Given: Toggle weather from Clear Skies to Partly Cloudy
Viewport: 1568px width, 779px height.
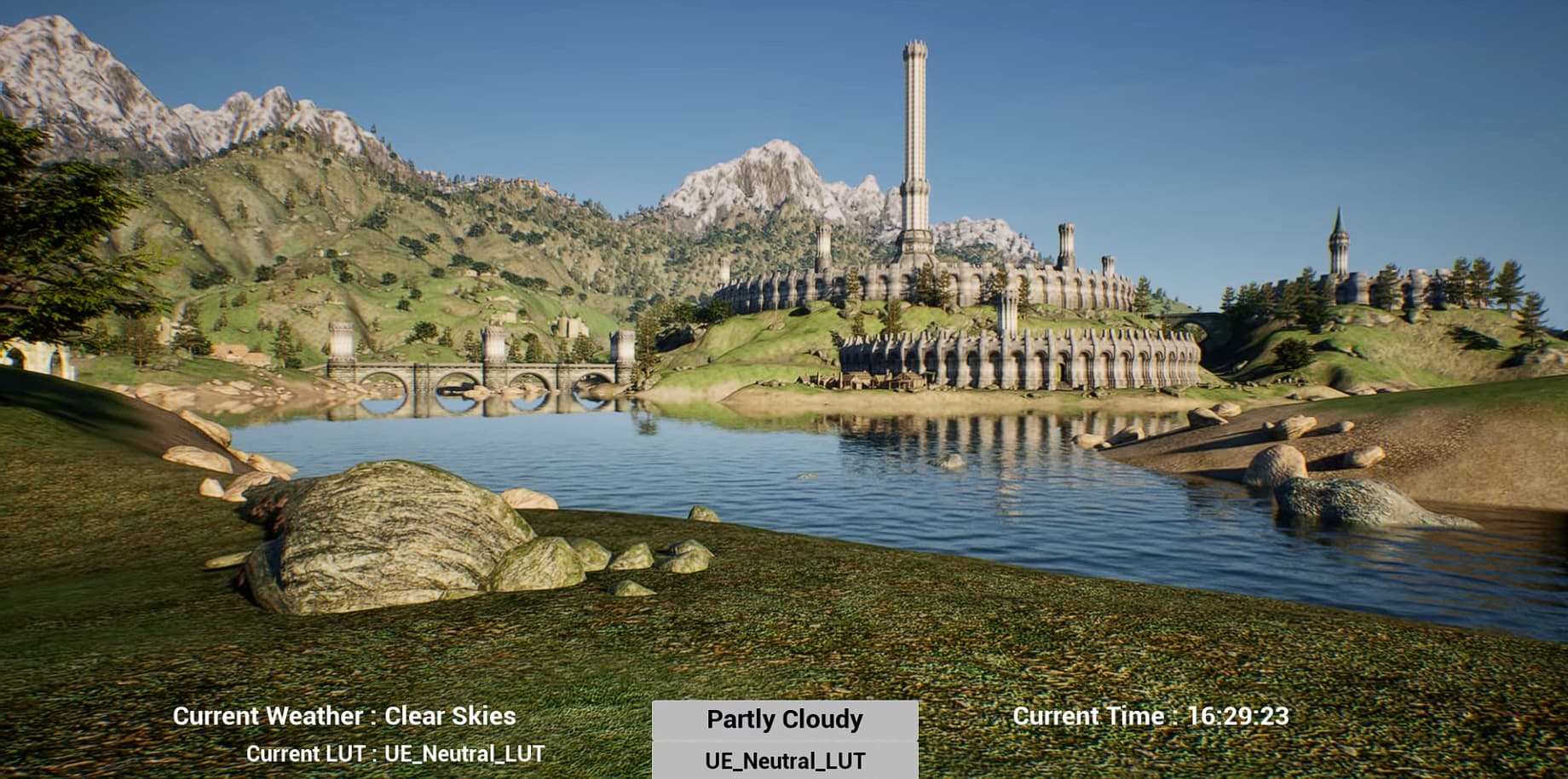Looking at the screenshot, I should (784, 719).
